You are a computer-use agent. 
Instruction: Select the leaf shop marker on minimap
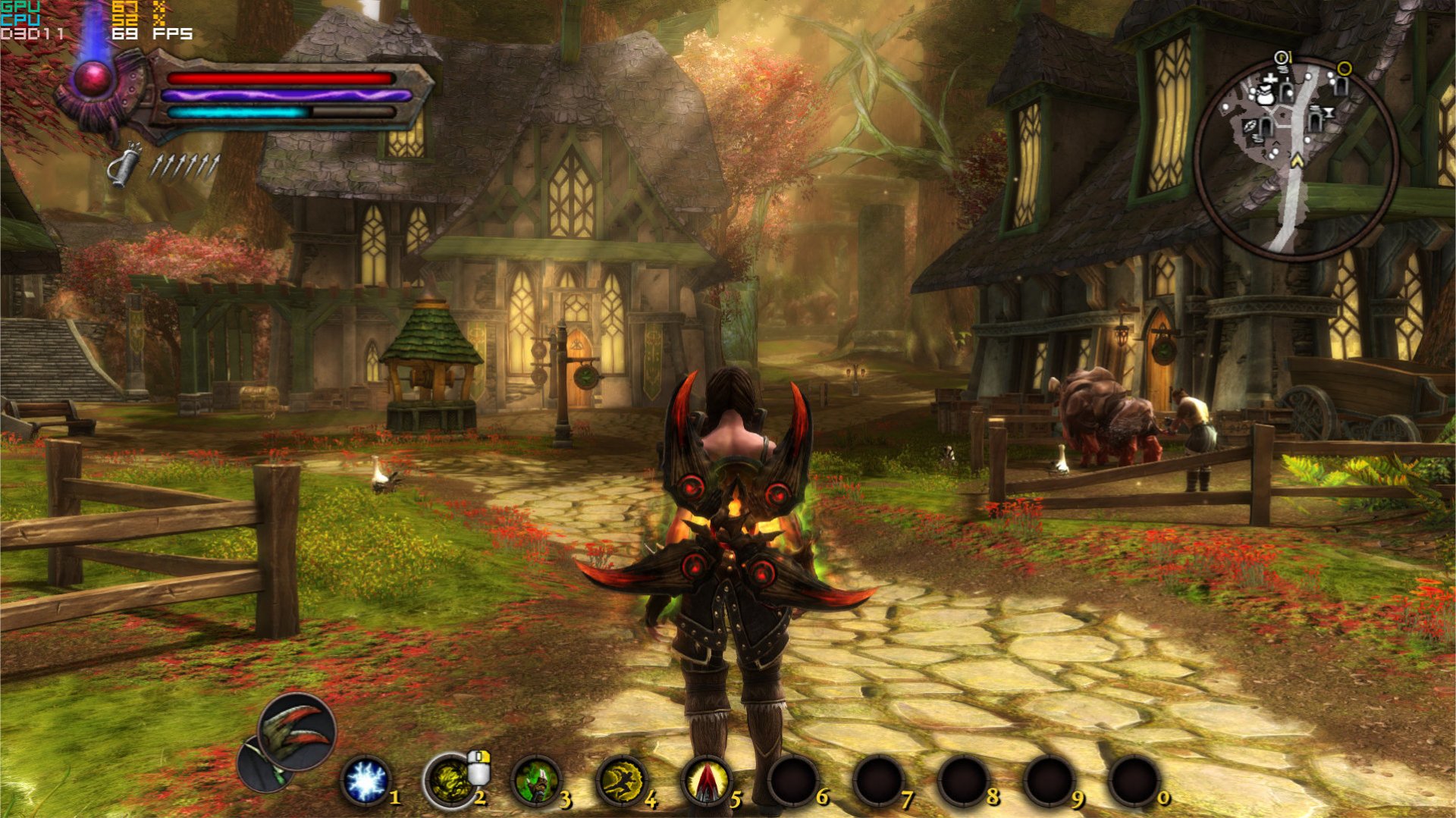[1250, 126]
